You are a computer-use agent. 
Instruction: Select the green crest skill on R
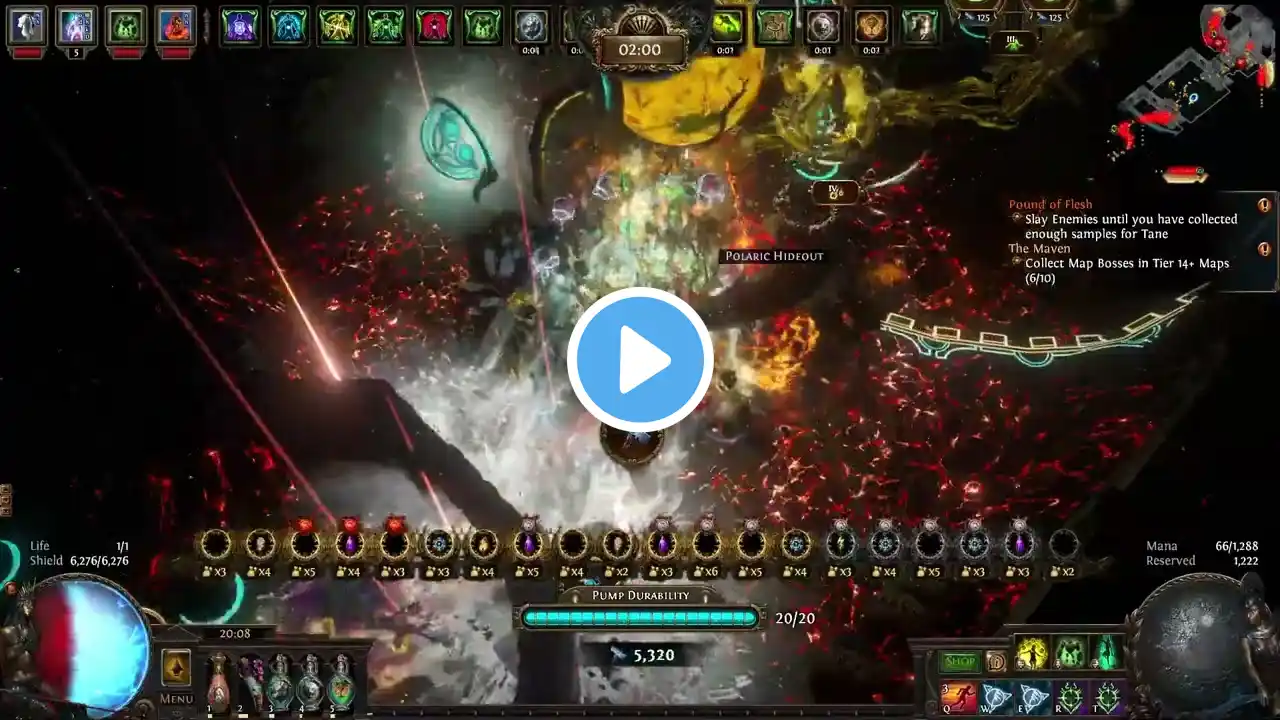pyautogui.click(x=1070, y=697)
